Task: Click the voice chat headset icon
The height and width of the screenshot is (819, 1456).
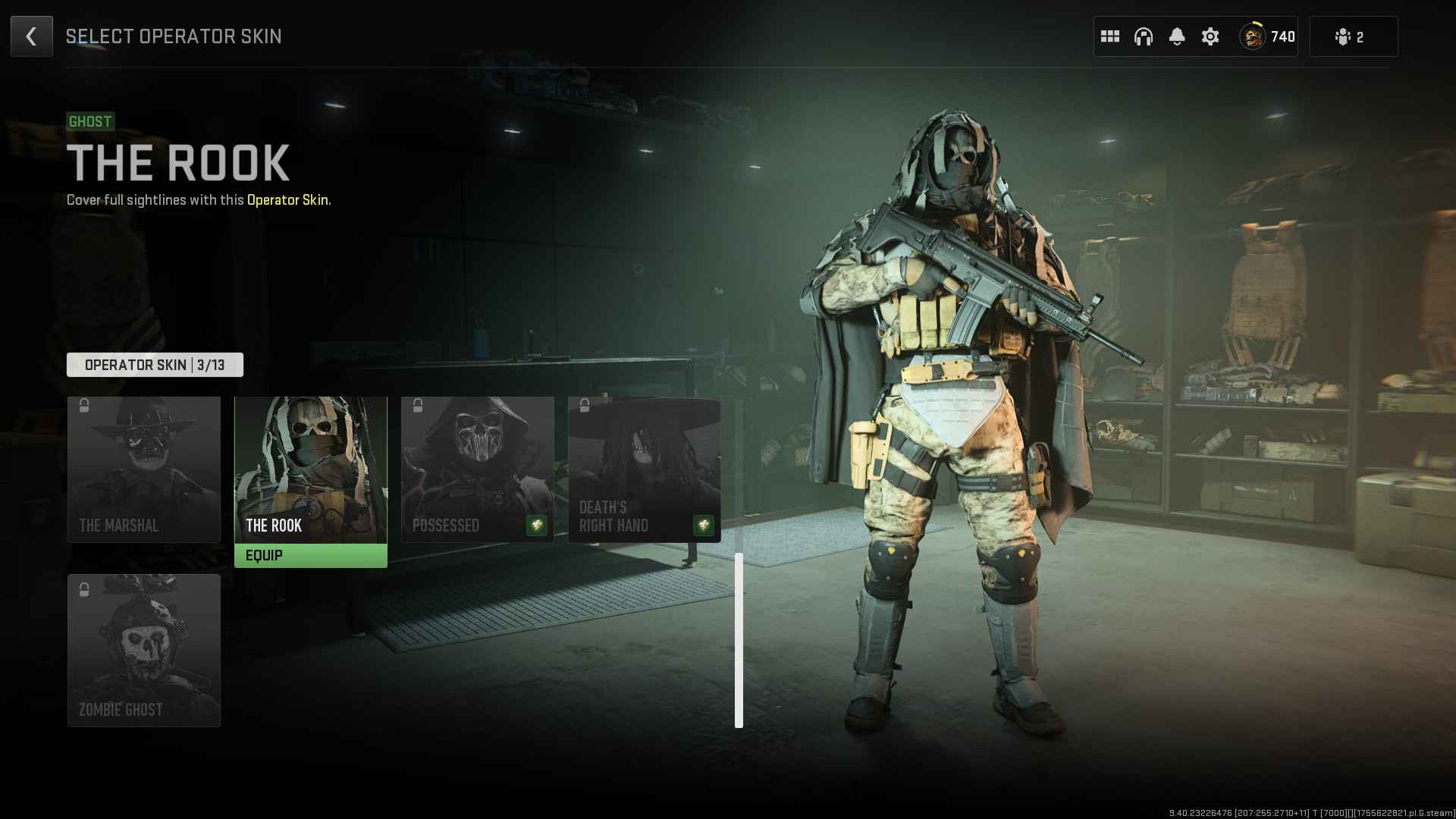Action: coord(1144,36)
